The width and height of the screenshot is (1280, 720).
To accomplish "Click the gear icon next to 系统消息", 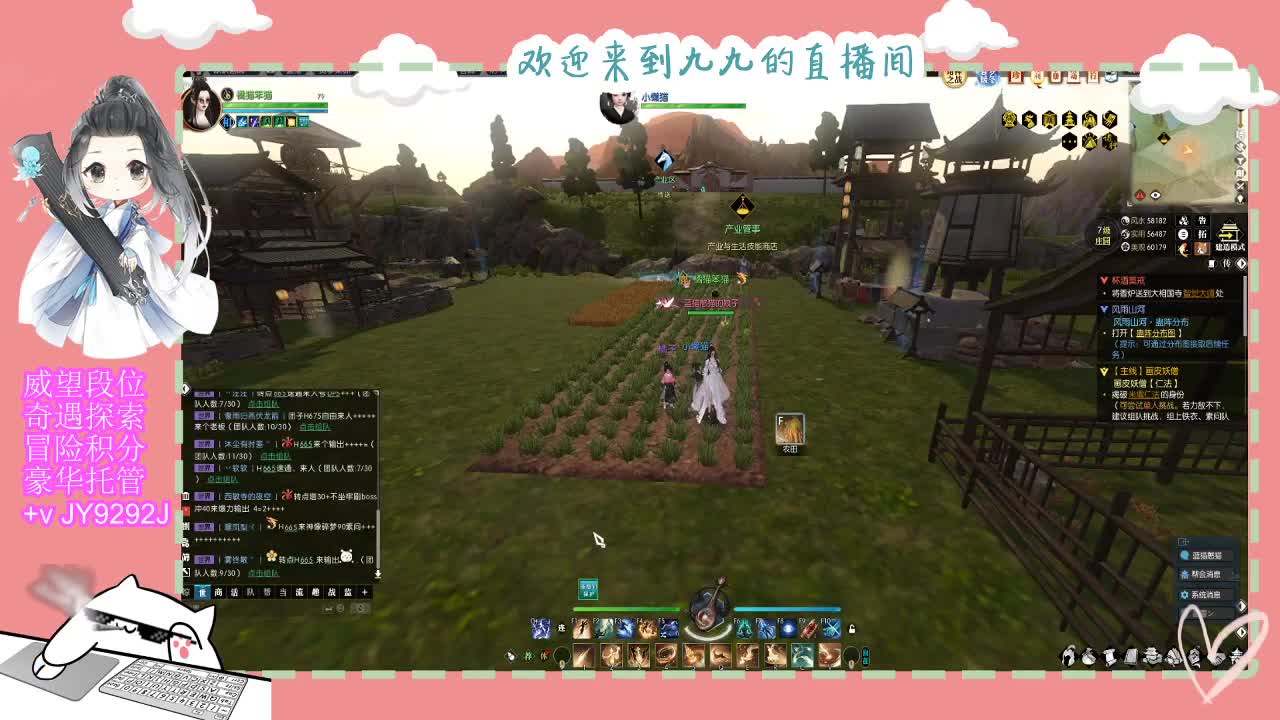I will tap(1185, 594).
